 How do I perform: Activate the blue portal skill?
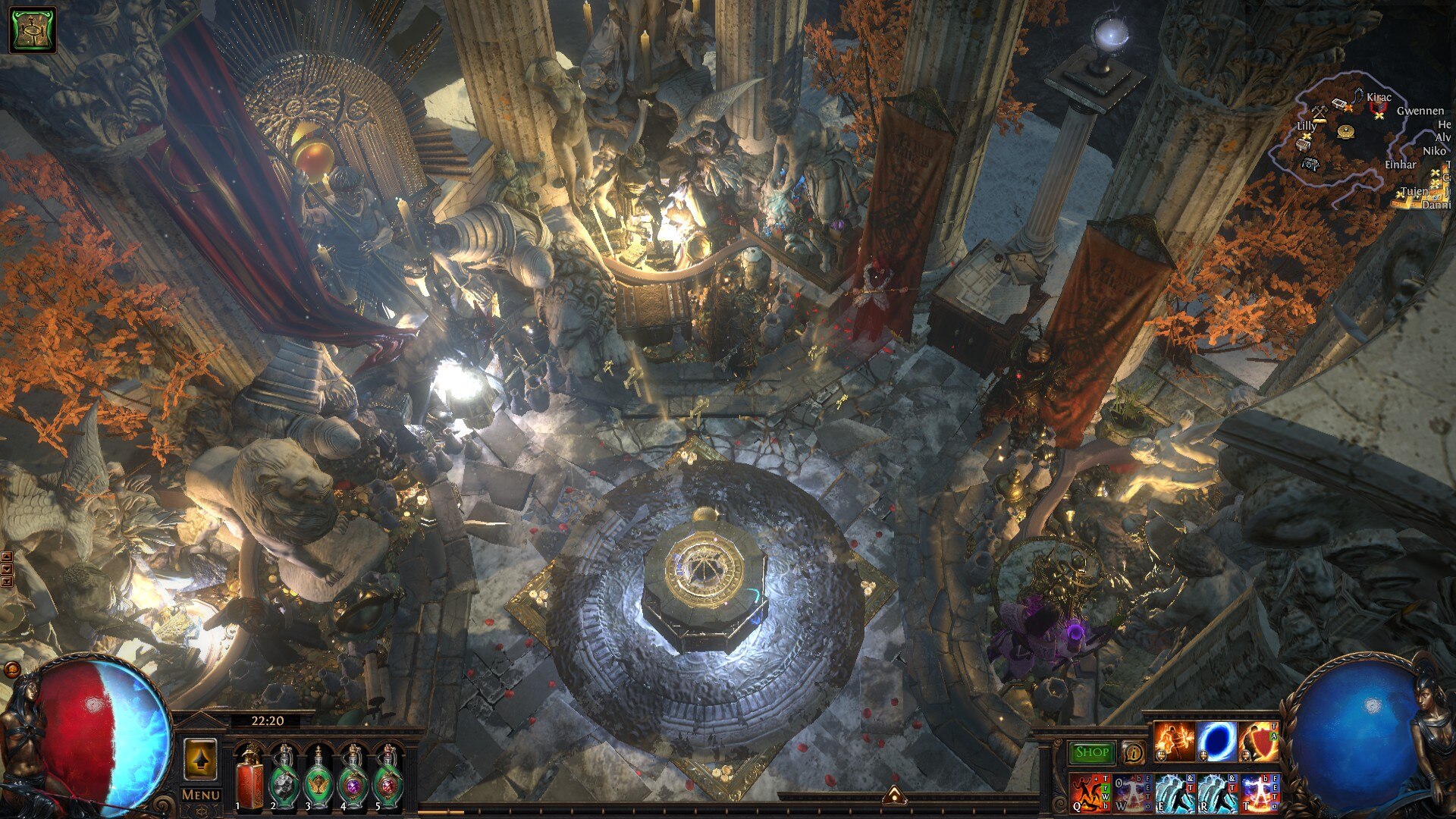(x=1216, y=741)
